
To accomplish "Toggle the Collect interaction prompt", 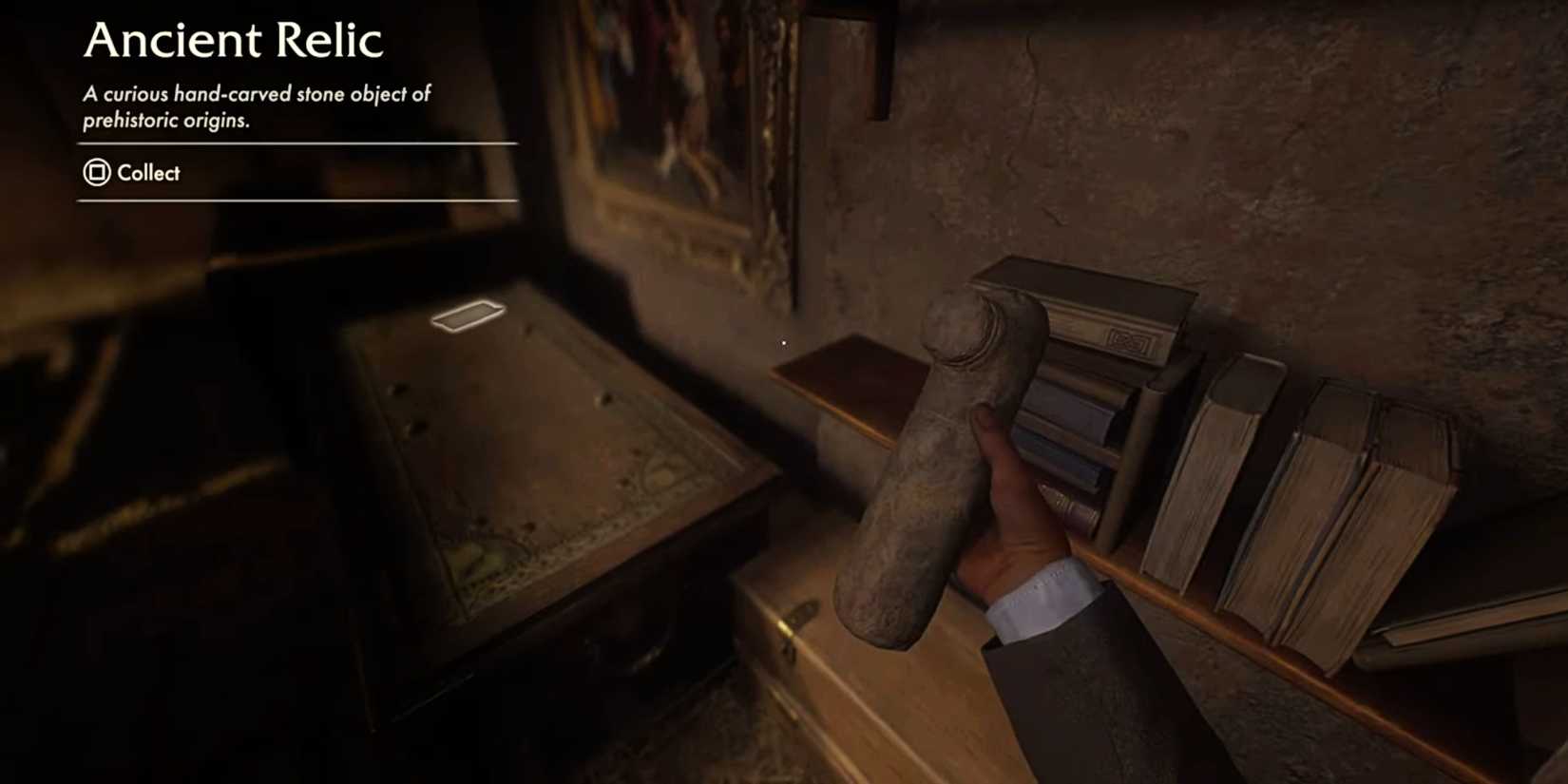I will [x=147, y=174].
